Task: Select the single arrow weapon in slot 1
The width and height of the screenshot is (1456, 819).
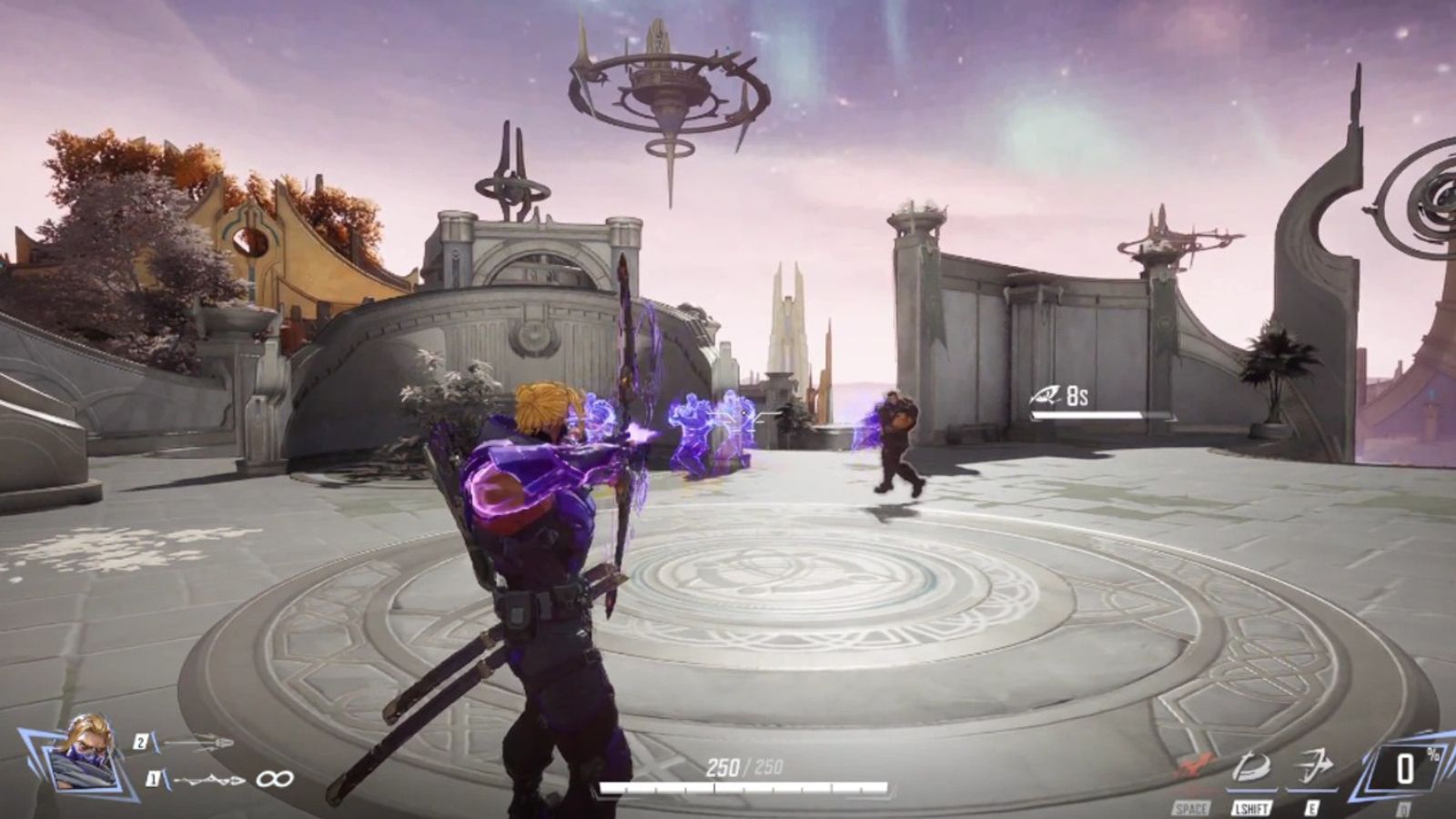Action: click(211, 779)
